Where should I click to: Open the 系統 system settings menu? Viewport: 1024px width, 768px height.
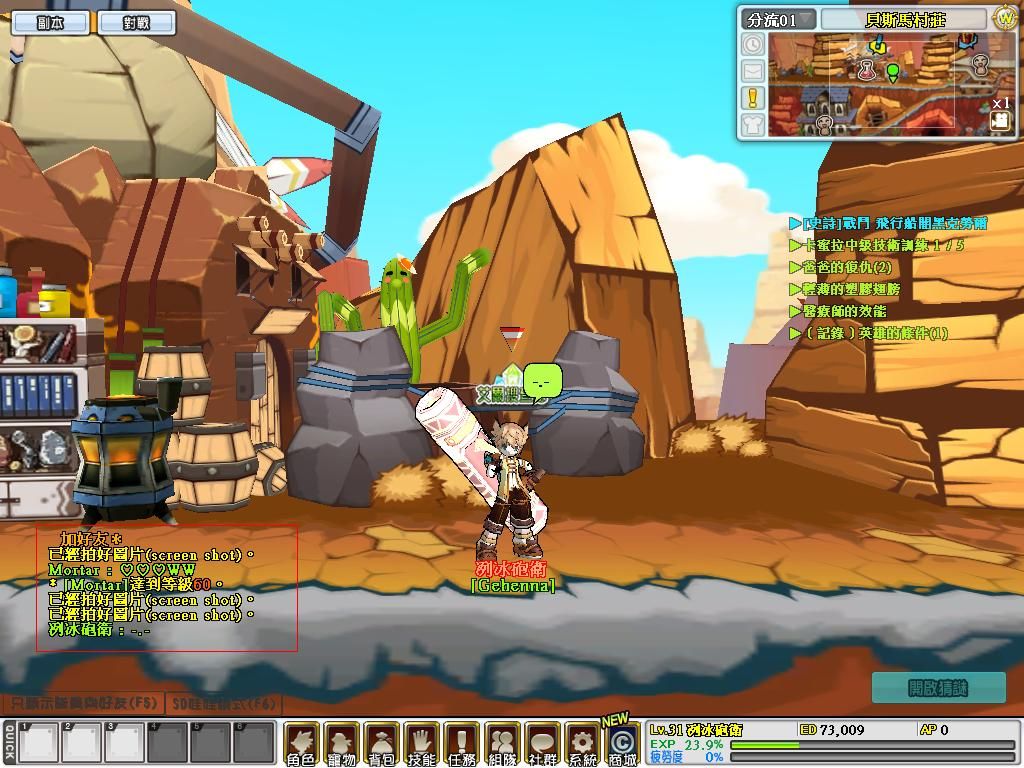(x=581, y=744)
